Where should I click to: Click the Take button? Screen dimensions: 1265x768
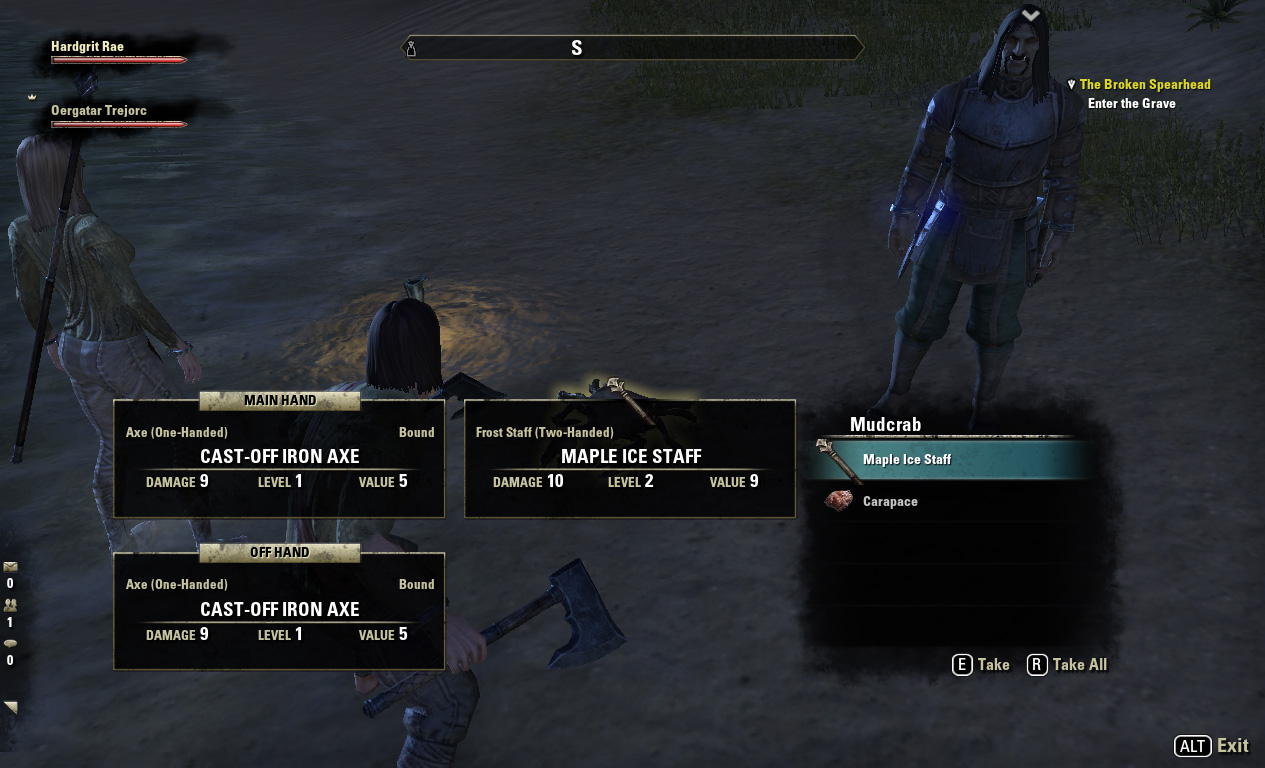pos(981,665)
